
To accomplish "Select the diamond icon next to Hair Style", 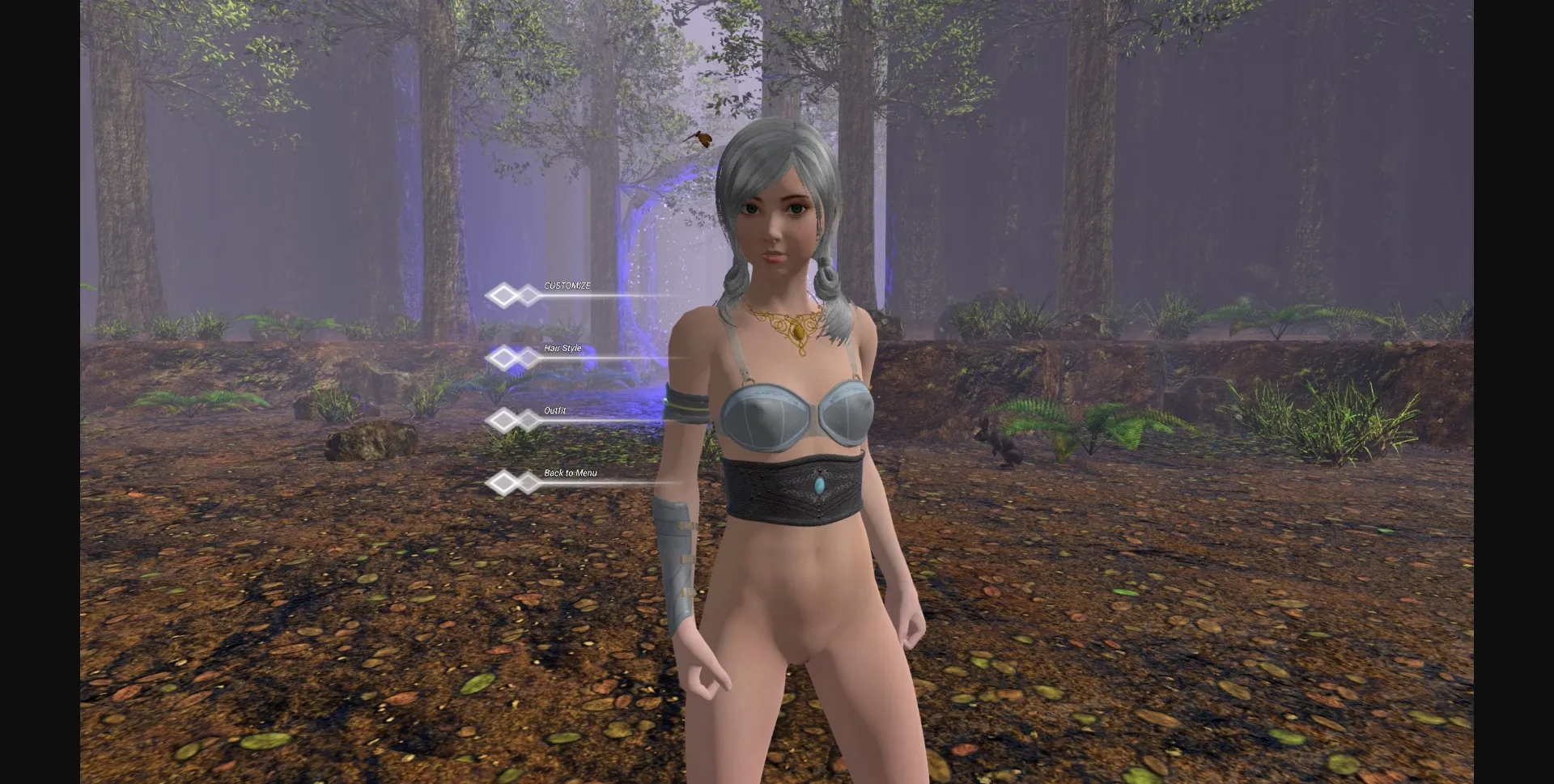I will click(x=503, y=358).
